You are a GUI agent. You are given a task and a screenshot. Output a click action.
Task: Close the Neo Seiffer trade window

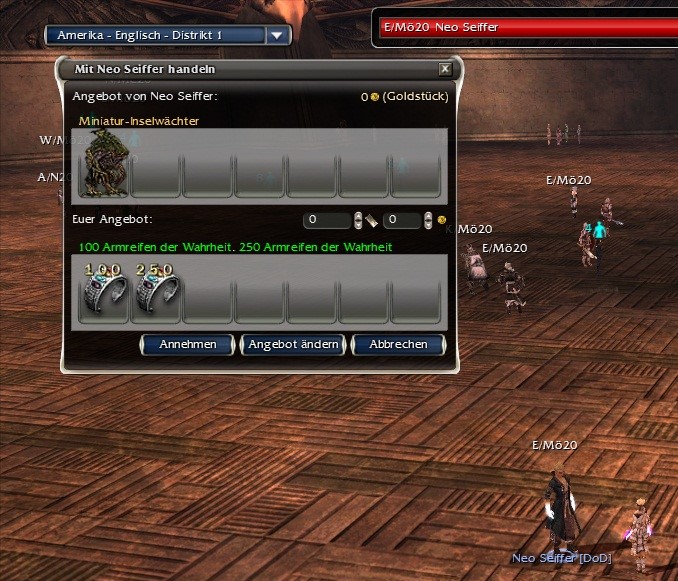point(445,70)
